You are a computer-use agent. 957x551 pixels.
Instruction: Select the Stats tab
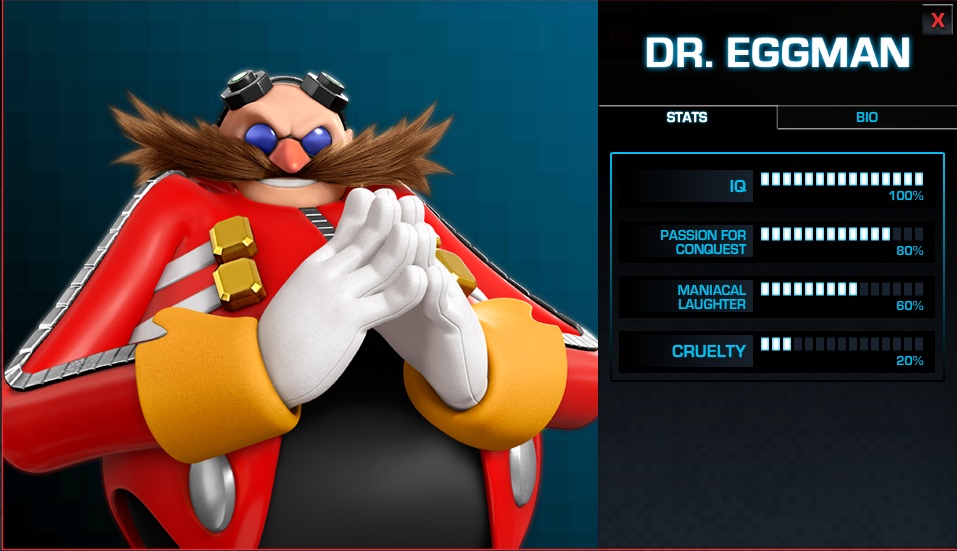pyautogui.click(x=687, y=117)
